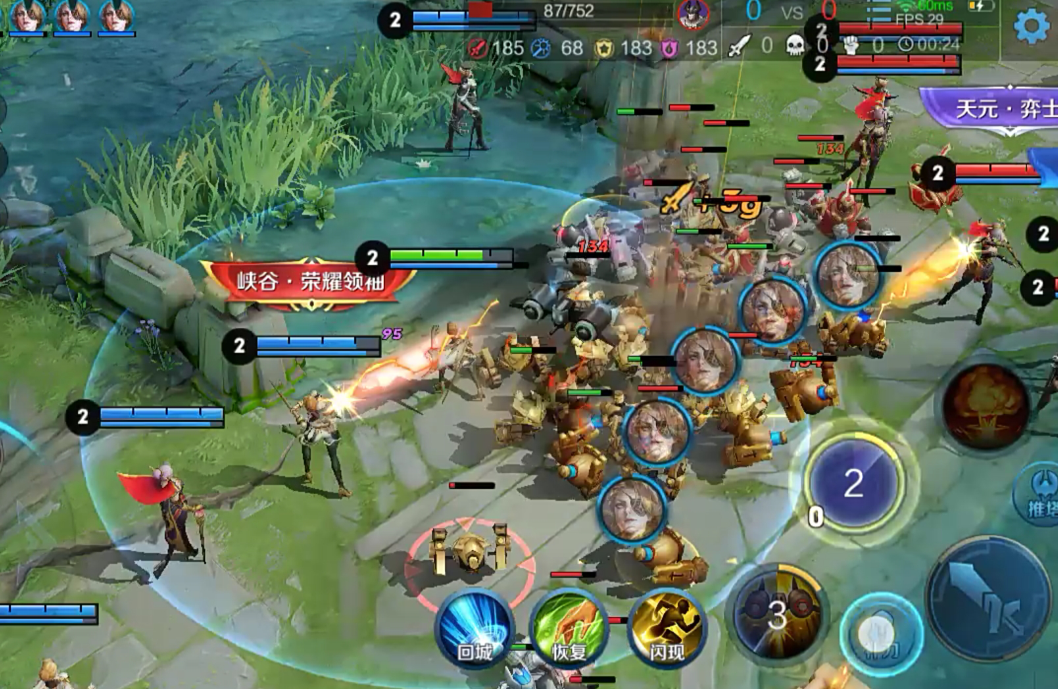Click the hero portrait beside the scoreboard
Image resolution: width=1058 pixels, height=689 pixels.
[x=692, y=14]
